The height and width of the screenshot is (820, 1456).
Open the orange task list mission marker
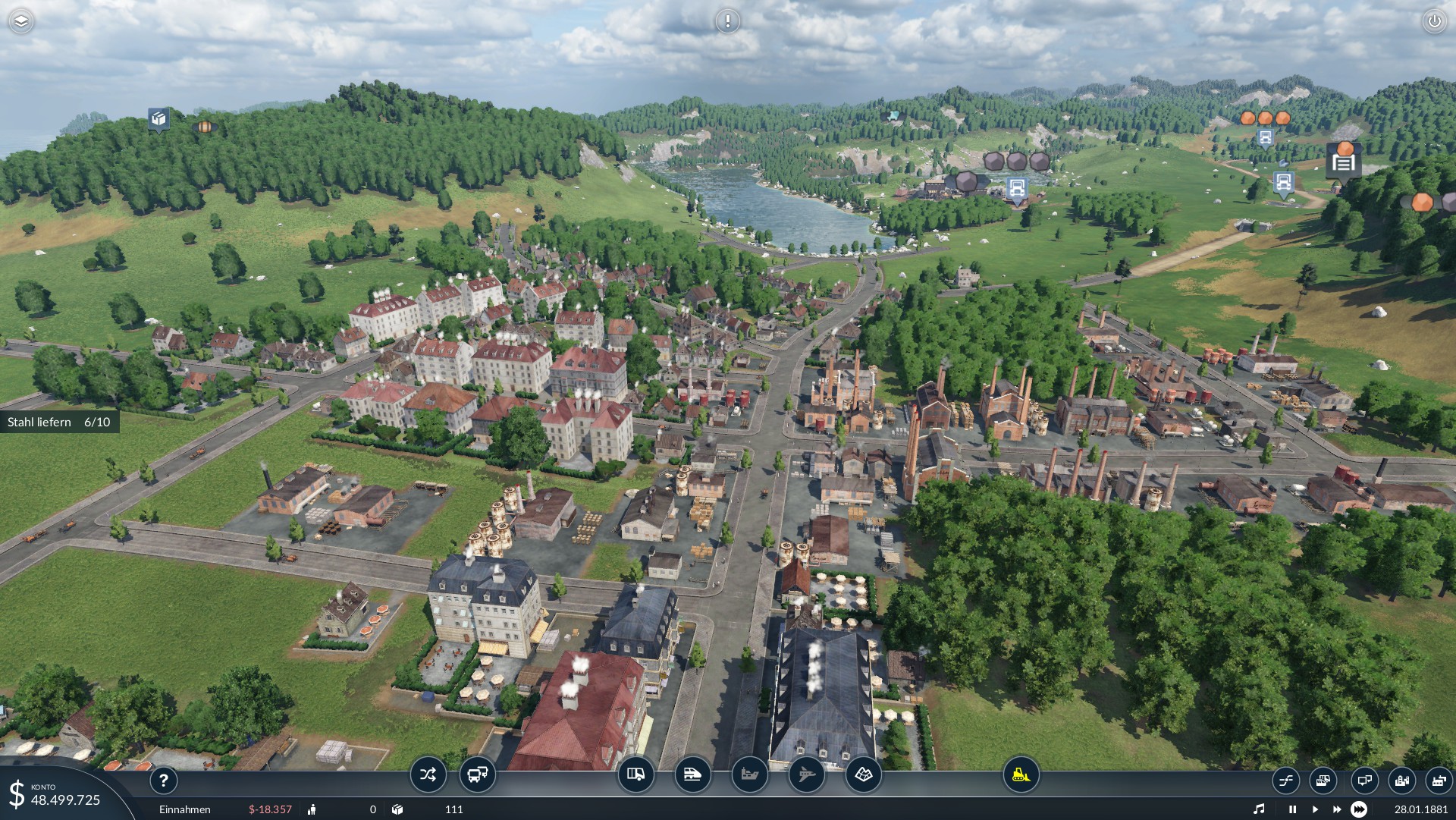[1343, 162]
